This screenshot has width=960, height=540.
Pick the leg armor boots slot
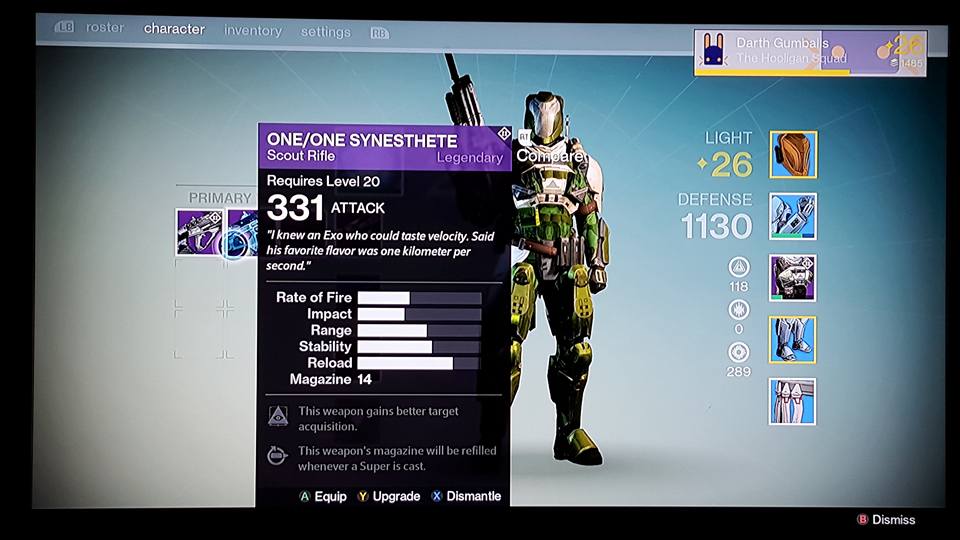pos(793,339)
